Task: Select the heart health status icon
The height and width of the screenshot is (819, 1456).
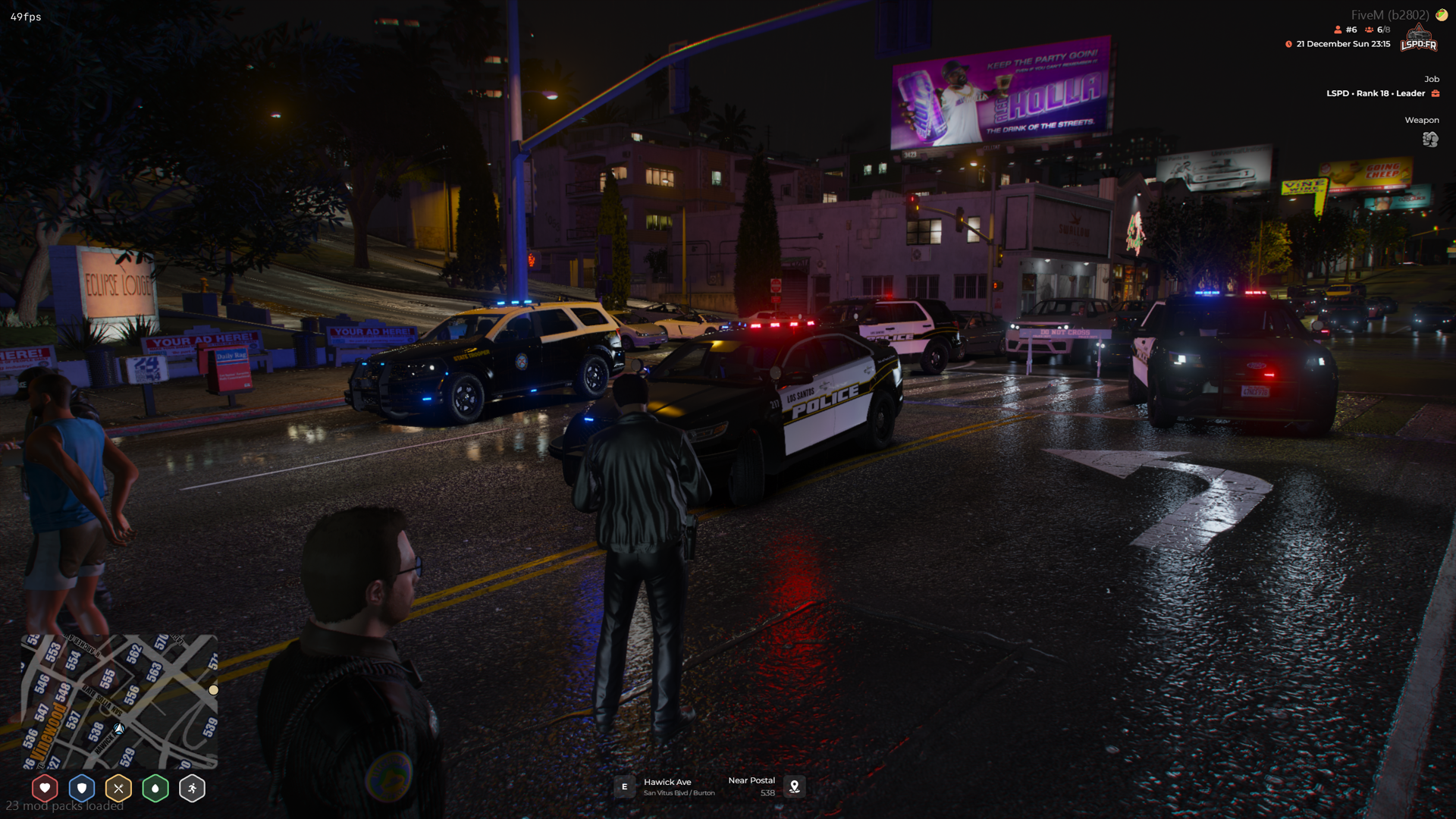Action: 45,788
